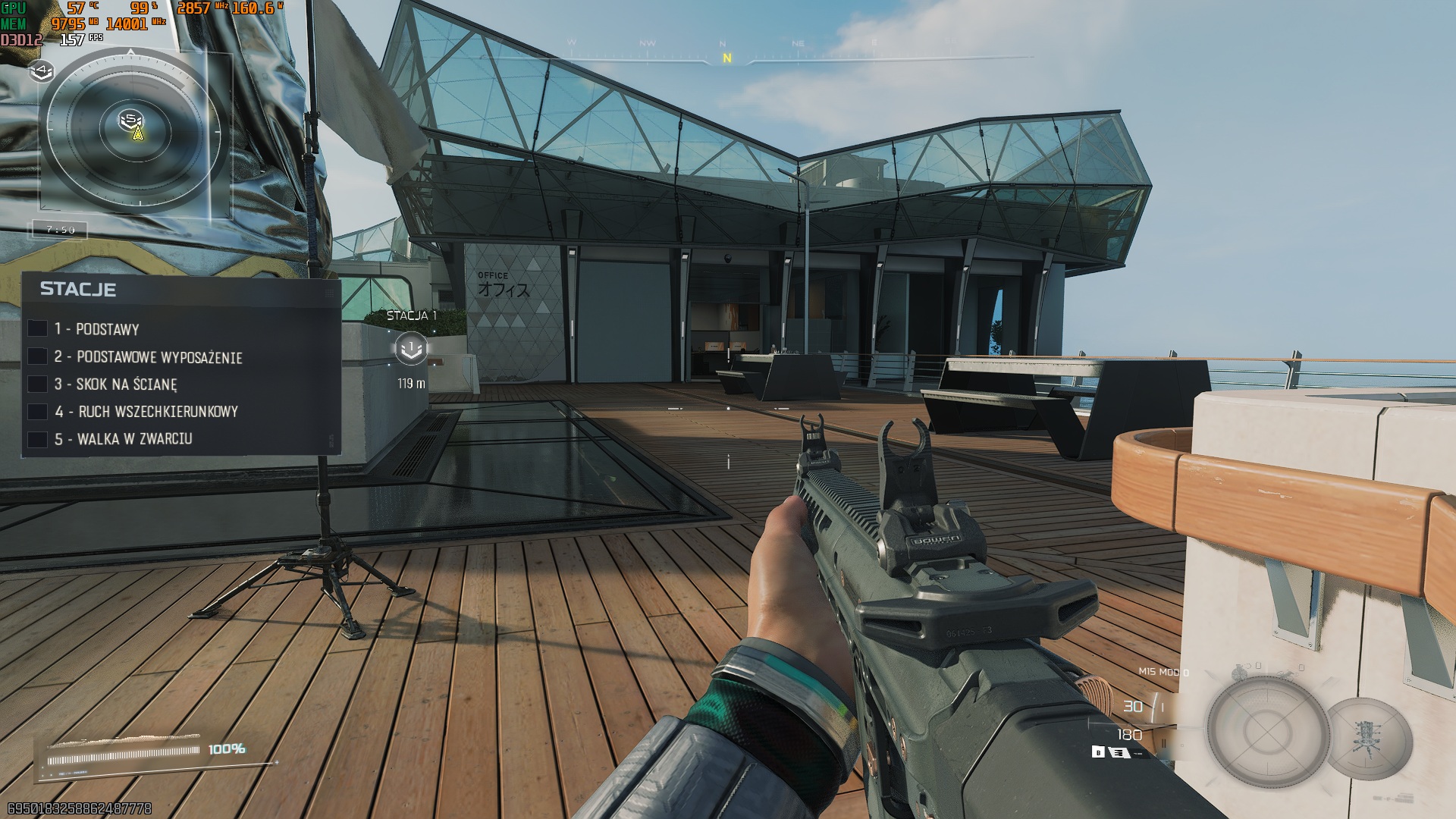Click the station 5 marker on minimap

[131, 119]
